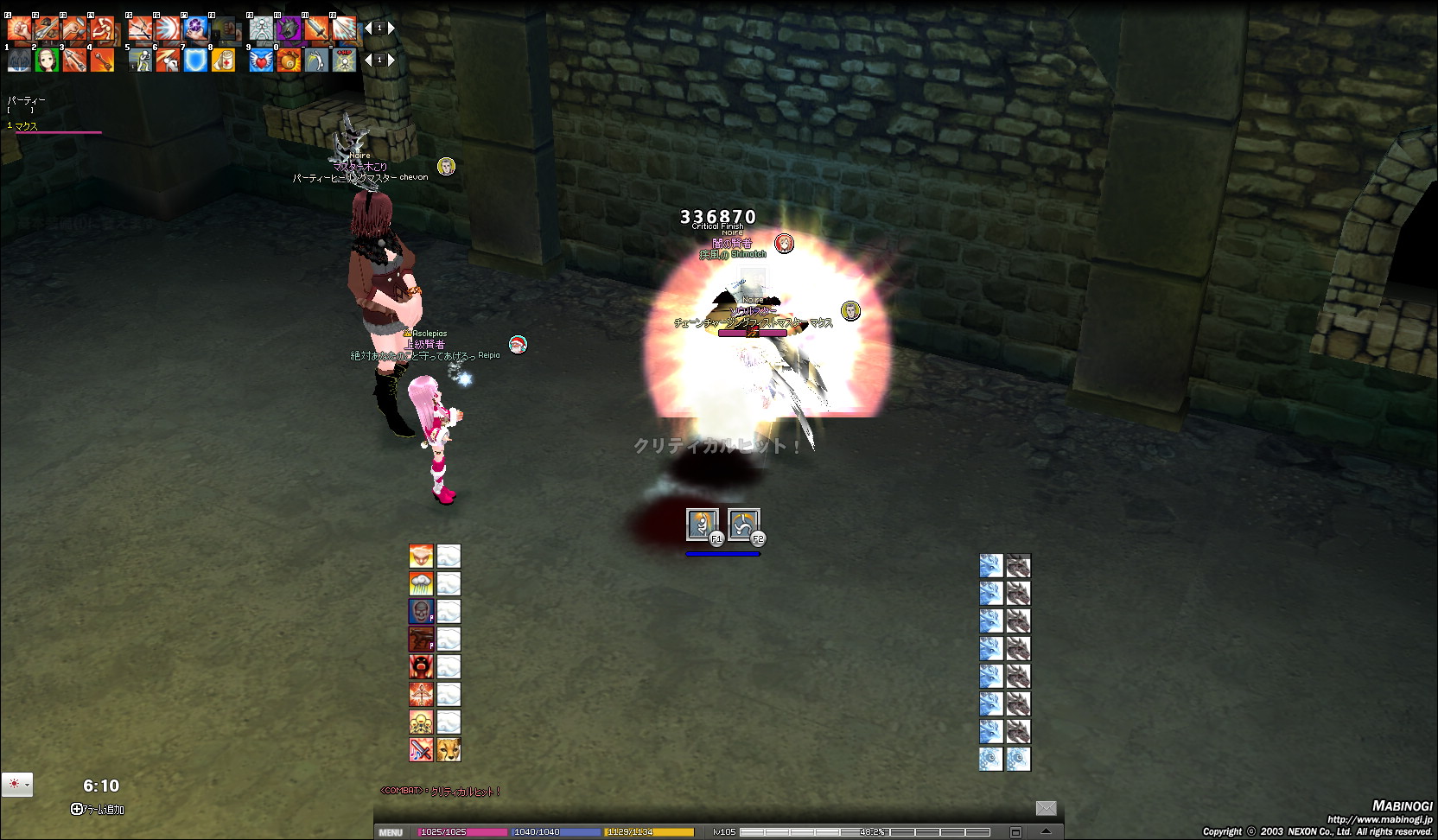Screen dimensions: 1438x840
Task: Select the purple dark beast skill icon
Action: coord(288,29)
